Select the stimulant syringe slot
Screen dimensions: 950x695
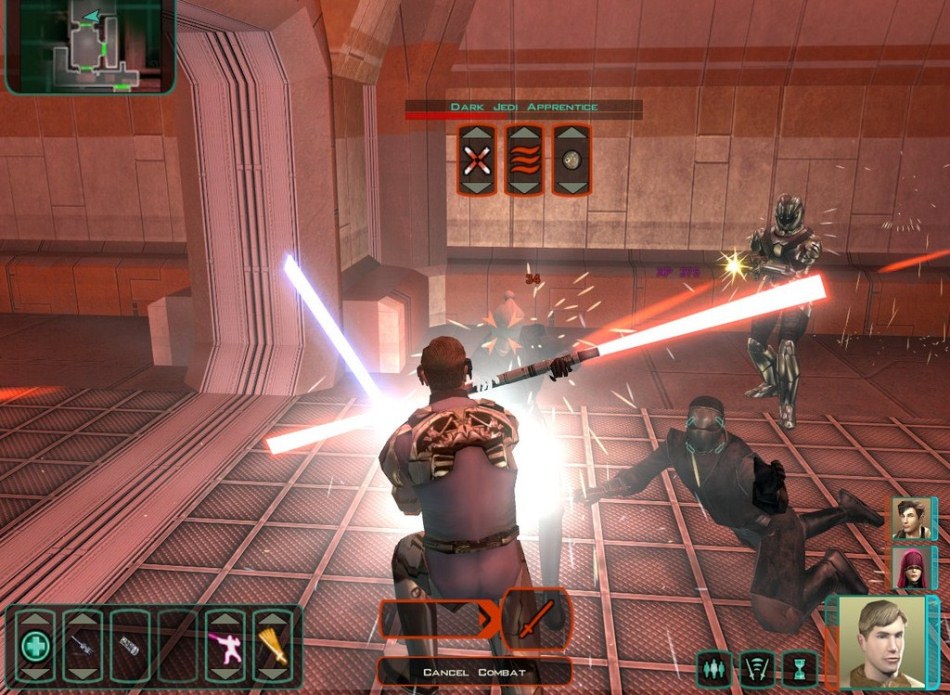coord(82,646)
